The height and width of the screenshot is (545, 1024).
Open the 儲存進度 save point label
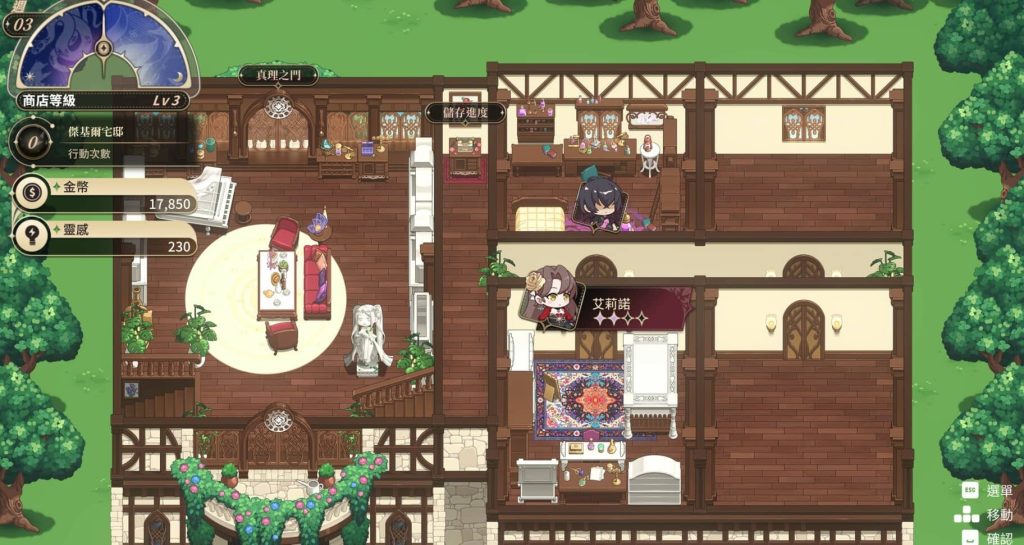[463, 113]
